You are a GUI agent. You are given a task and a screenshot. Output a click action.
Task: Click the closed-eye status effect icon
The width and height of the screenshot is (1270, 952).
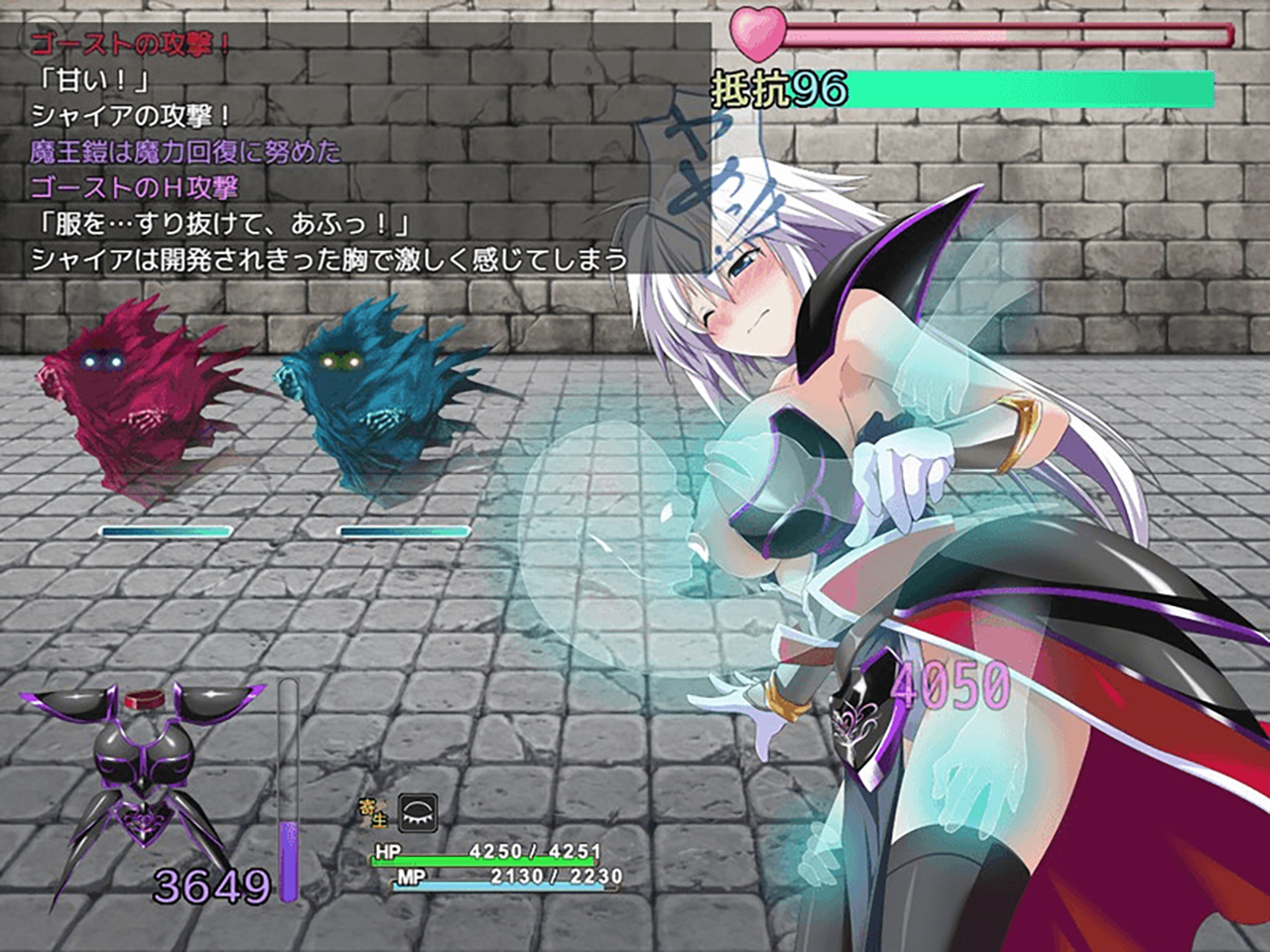418,812
